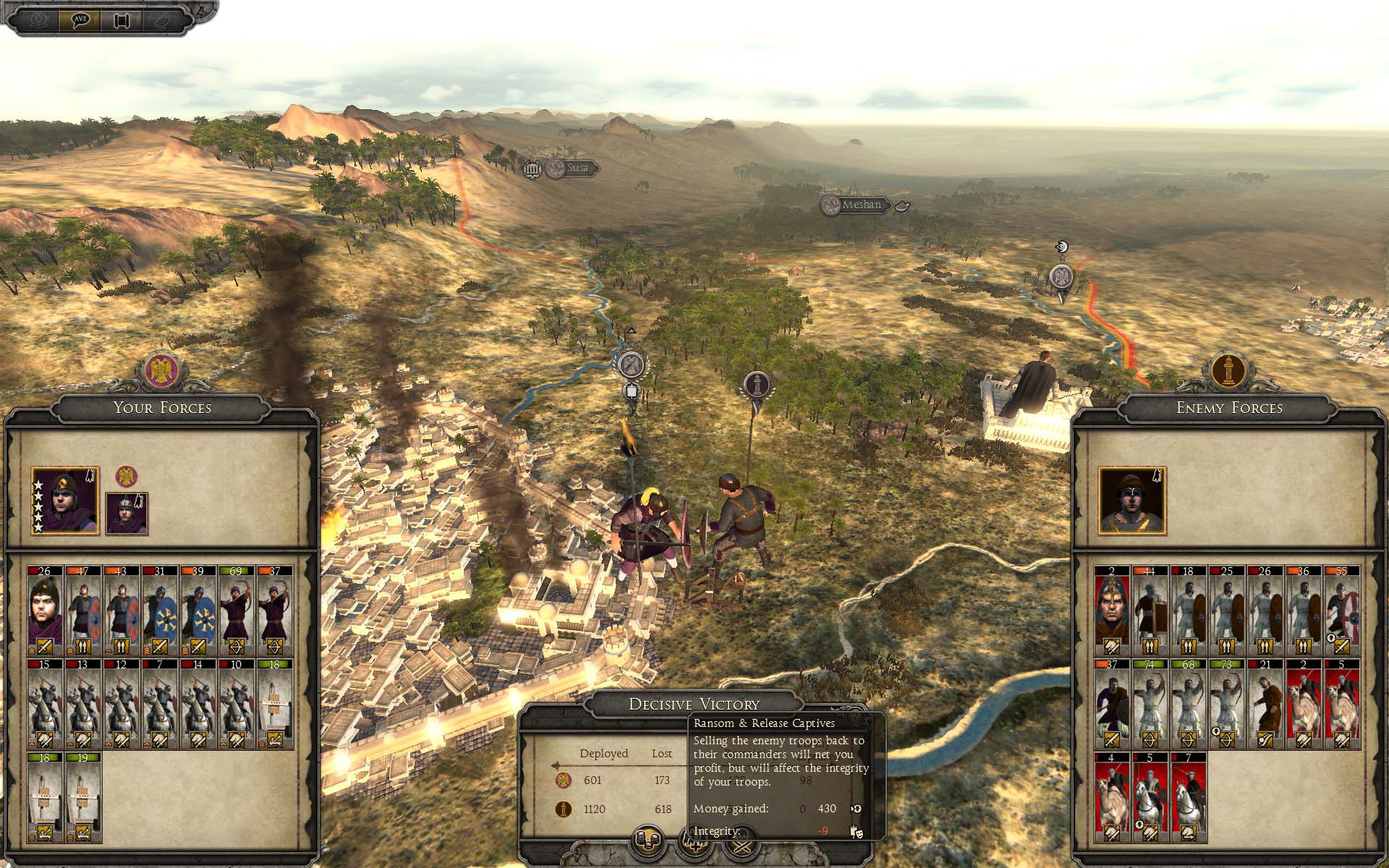Select the crossed-swords kill captives button

point(742,842)
